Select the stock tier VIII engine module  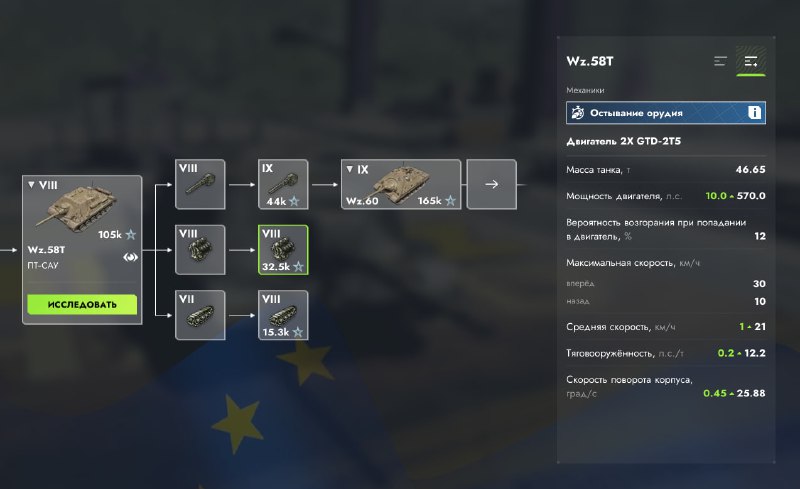[x=200, y=250]
